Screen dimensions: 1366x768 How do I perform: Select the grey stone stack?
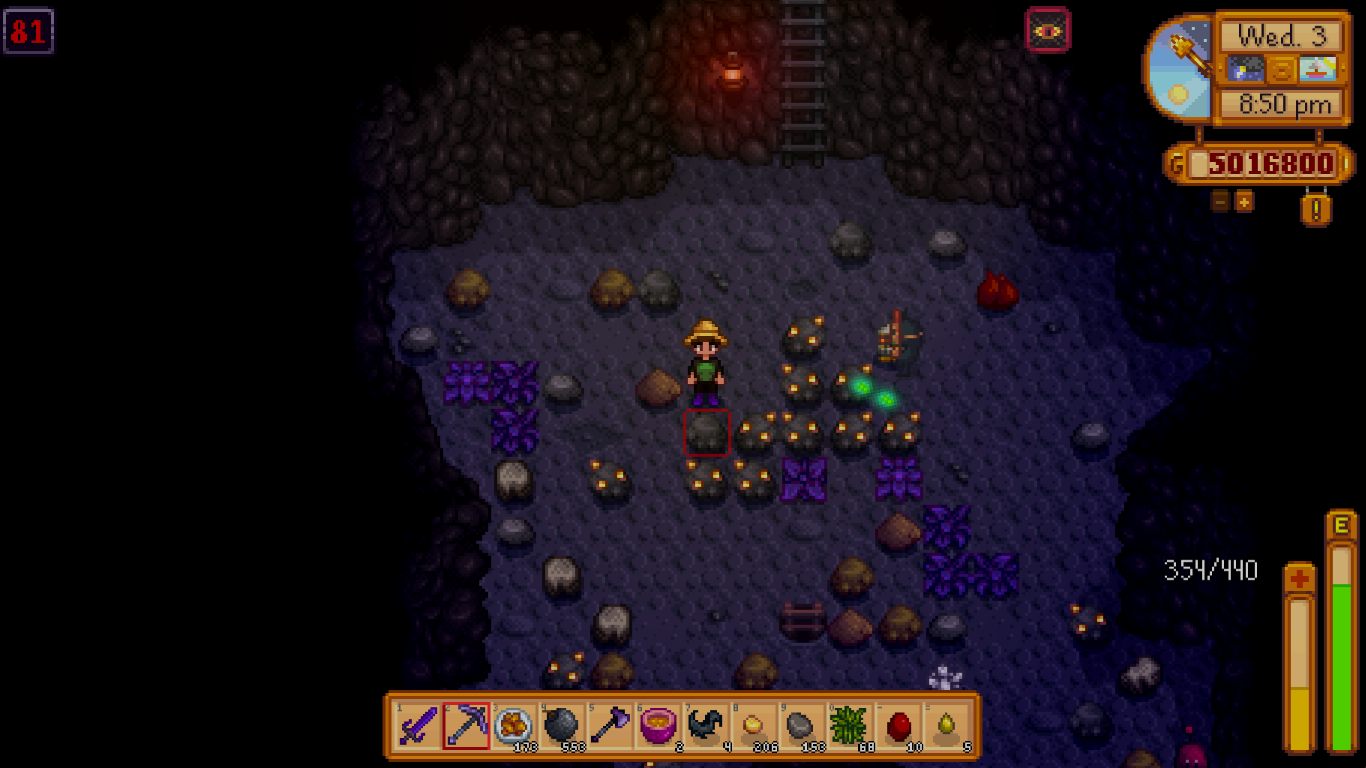pyautogui.click(x=802, y=726)
